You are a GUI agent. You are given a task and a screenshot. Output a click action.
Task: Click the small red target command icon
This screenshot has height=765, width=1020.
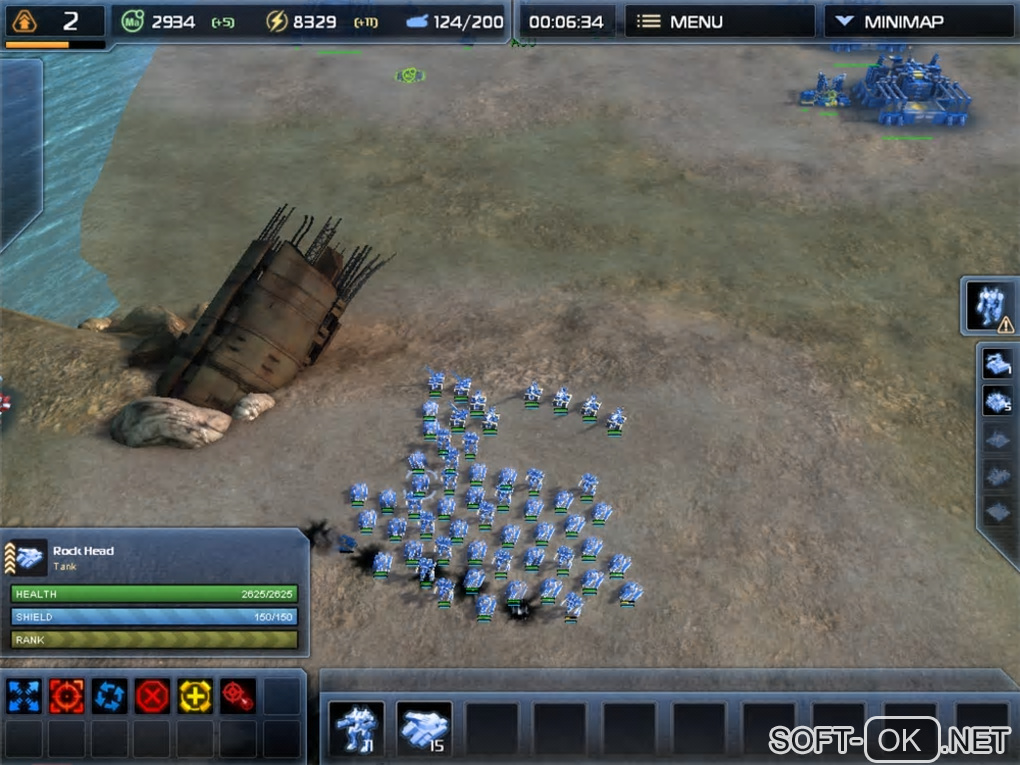click(238, 696)
